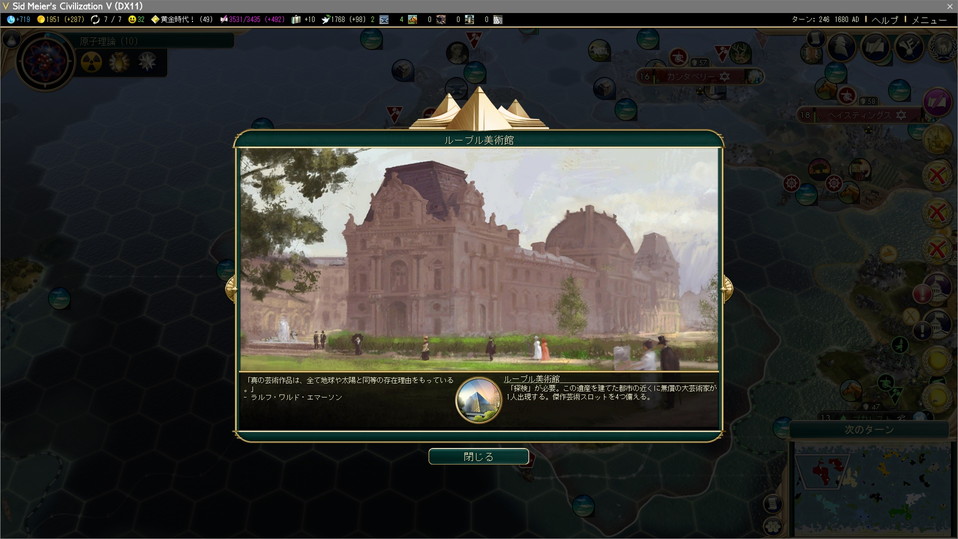
Task: Open the ヘルプ help screen
Action: [x=885, y=19]
